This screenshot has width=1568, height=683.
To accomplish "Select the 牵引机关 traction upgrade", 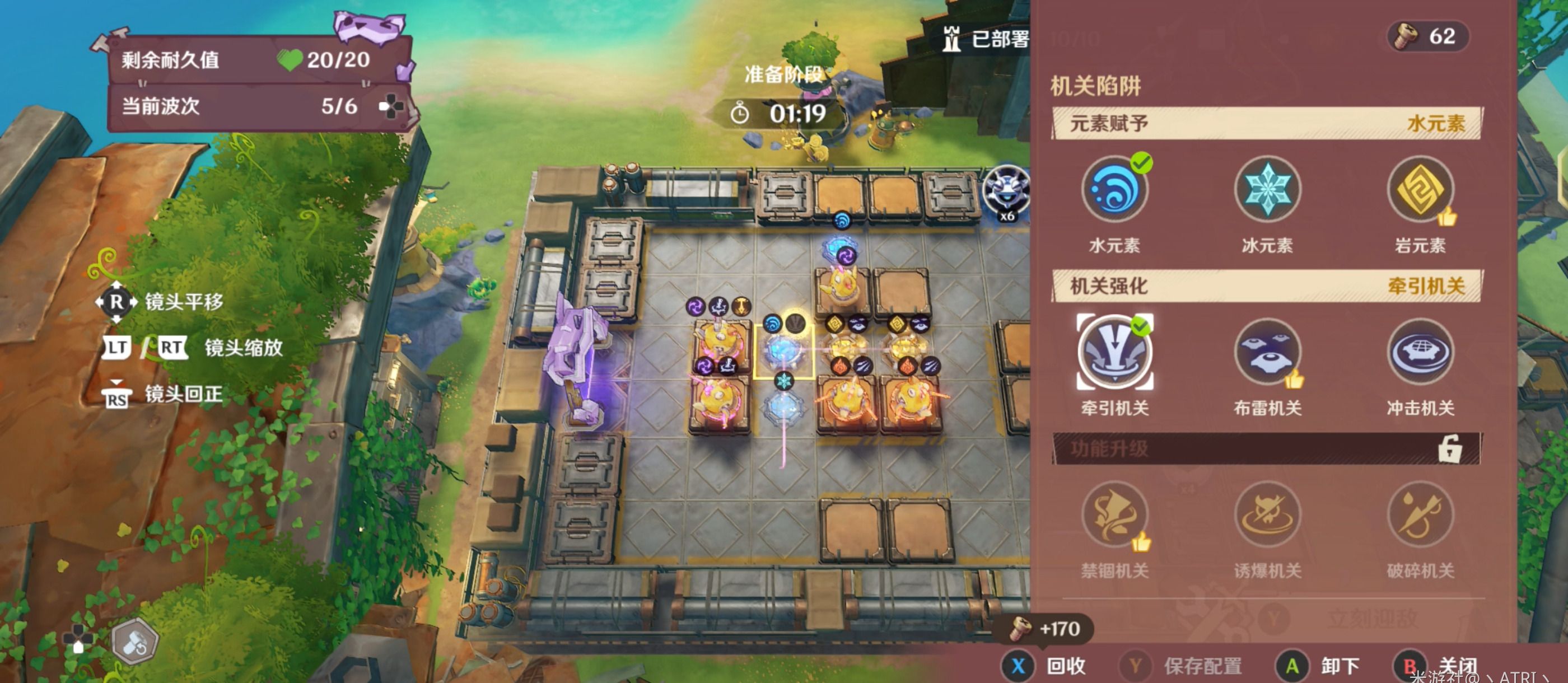I will click(x=1114, y=353).
